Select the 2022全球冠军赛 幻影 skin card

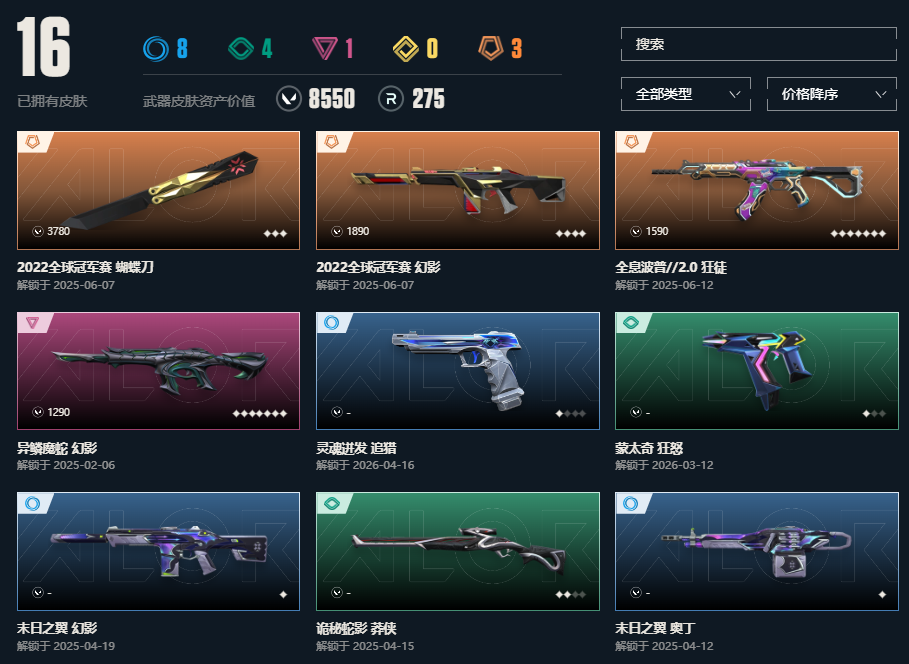(457, 191)
